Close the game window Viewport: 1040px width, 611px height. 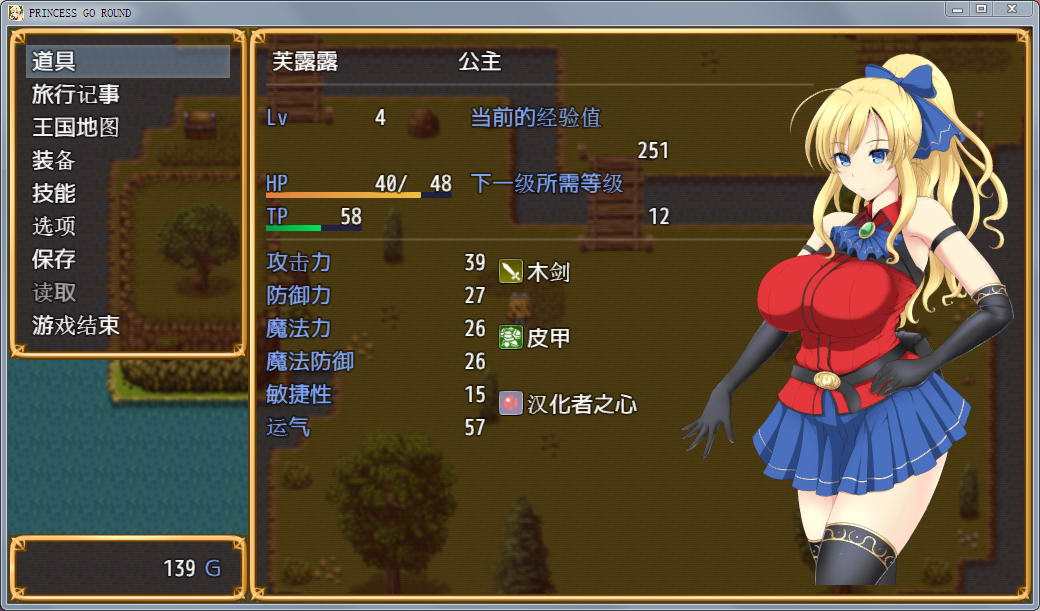coord(1013,9)
